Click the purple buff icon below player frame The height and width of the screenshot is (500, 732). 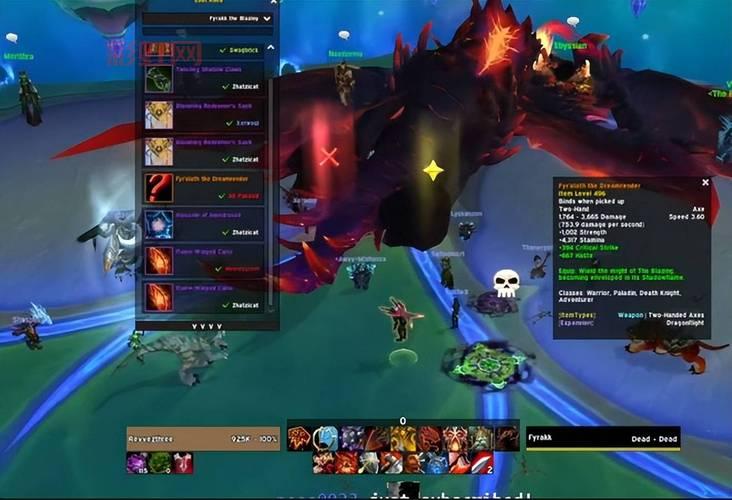137,463
